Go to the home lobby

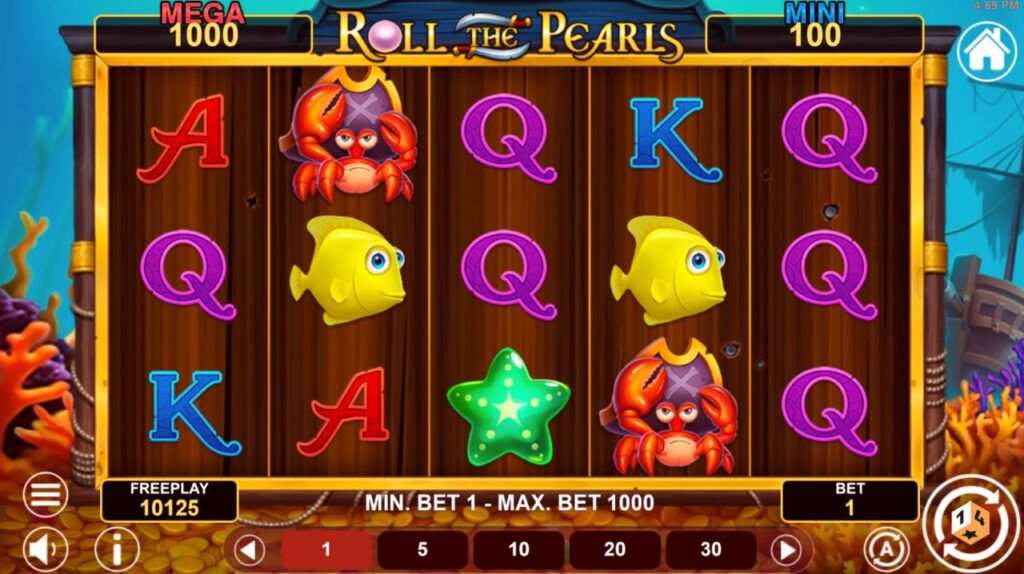pyautogui.click(x=986, y=52)
